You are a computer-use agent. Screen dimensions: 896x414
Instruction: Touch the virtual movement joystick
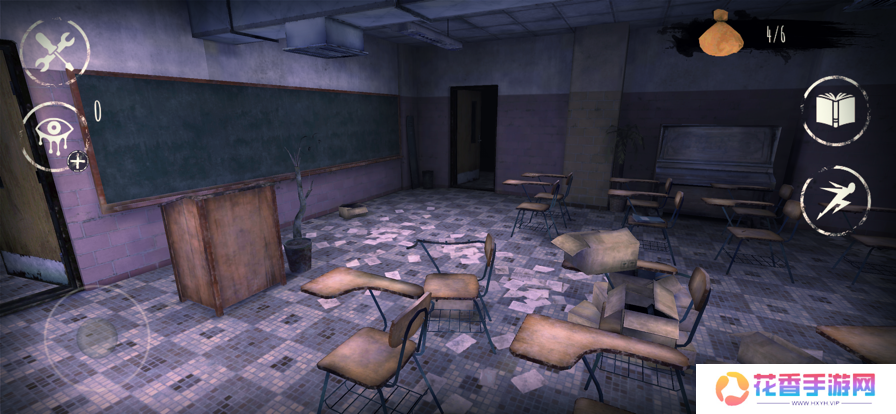[95, 335]
